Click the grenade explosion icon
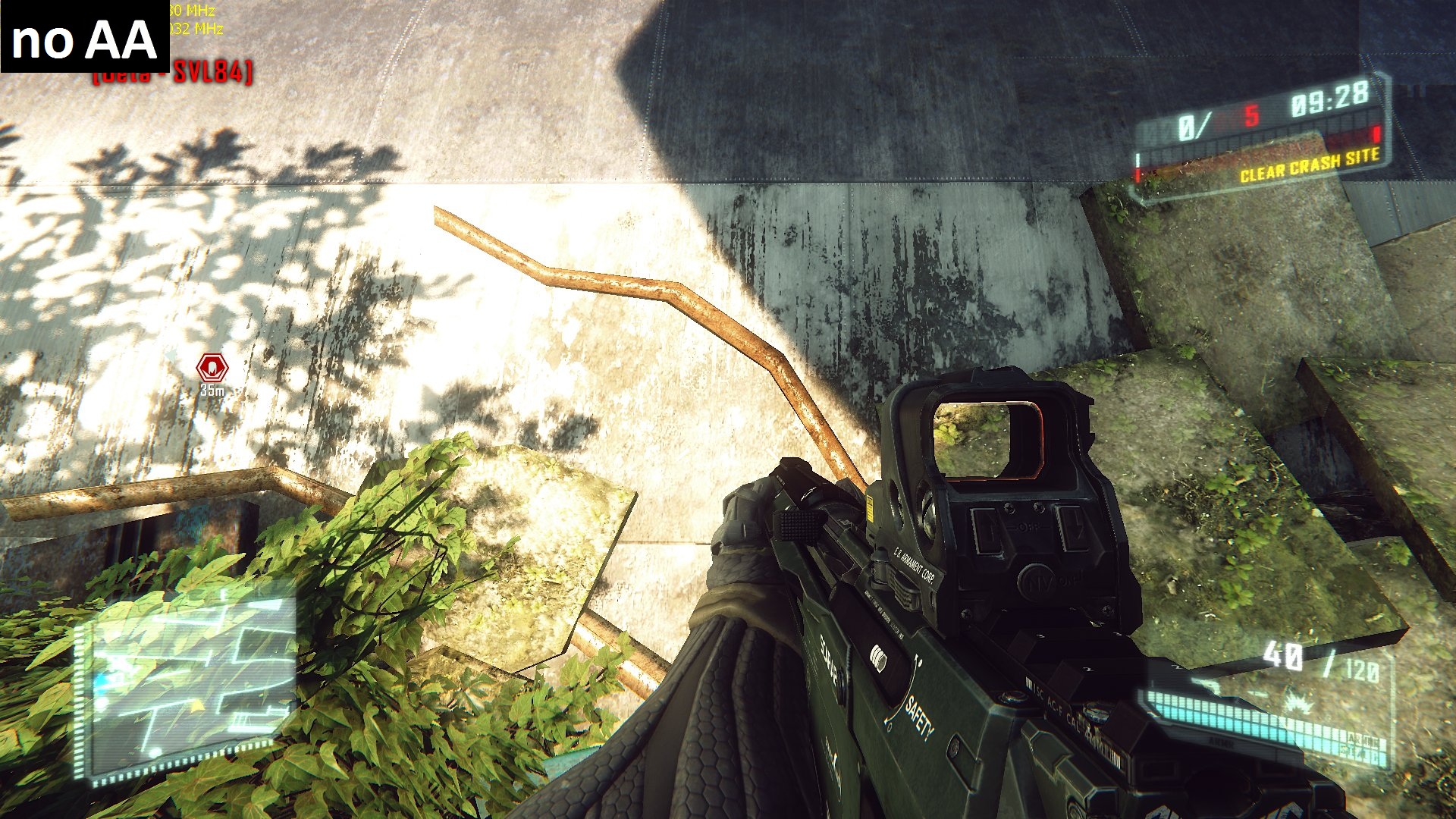 (1301, 702)
